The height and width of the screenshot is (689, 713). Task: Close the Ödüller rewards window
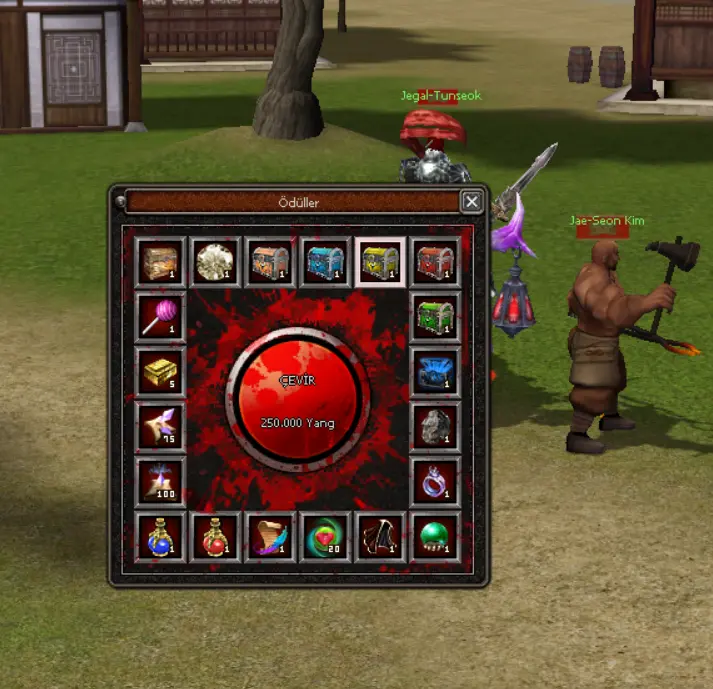pos(472,202)
